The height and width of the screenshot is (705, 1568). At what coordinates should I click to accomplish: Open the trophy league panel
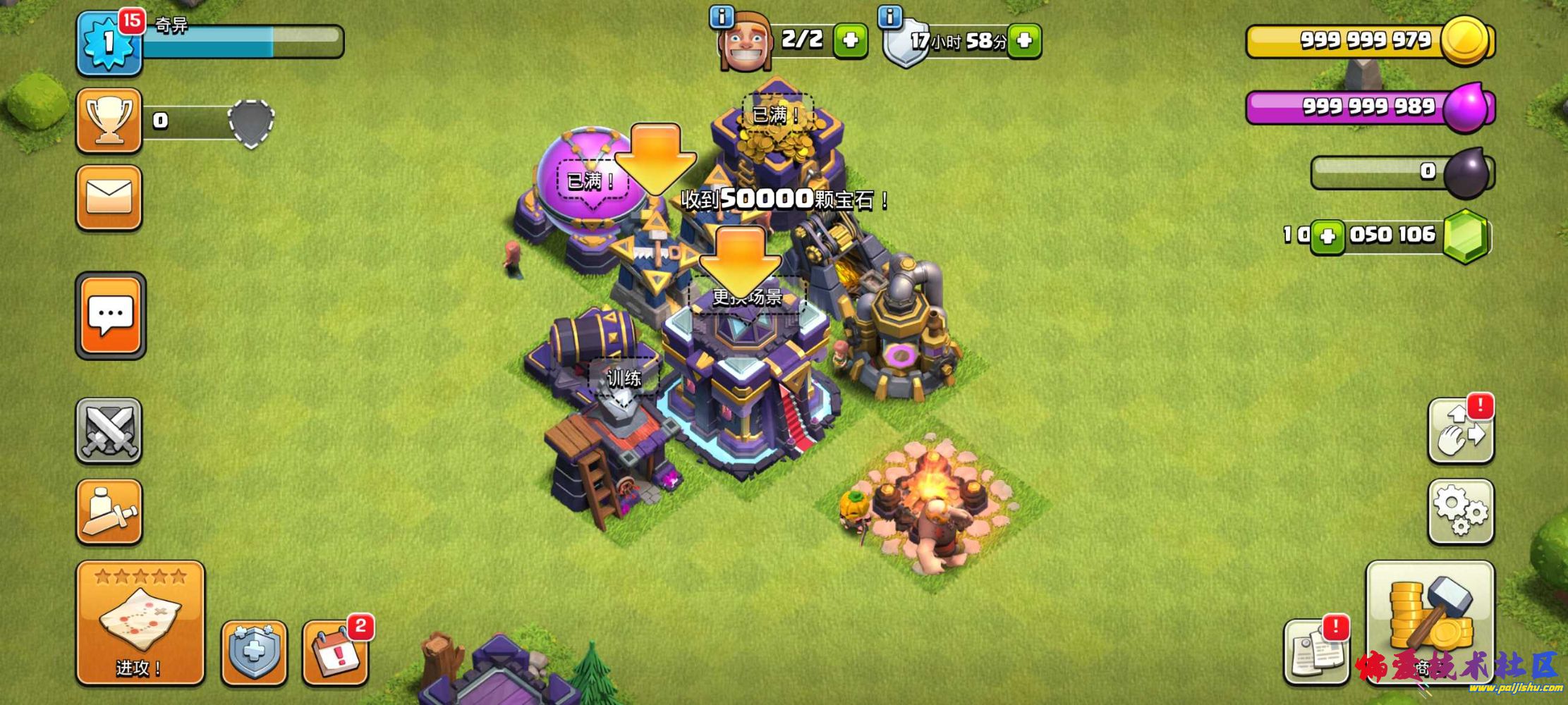109,121
